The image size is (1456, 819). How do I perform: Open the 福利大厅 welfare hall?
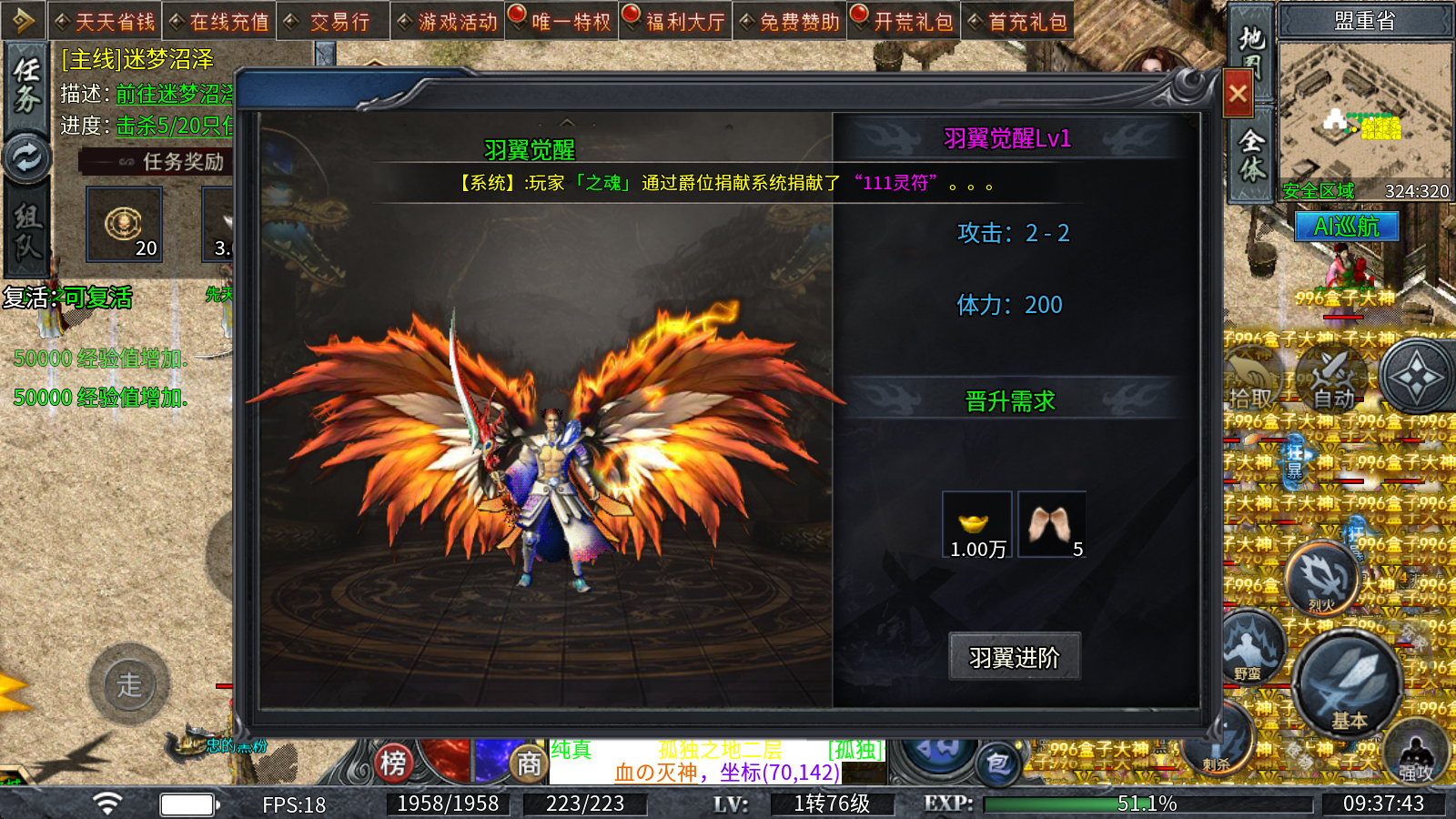[x=676, y=21]
